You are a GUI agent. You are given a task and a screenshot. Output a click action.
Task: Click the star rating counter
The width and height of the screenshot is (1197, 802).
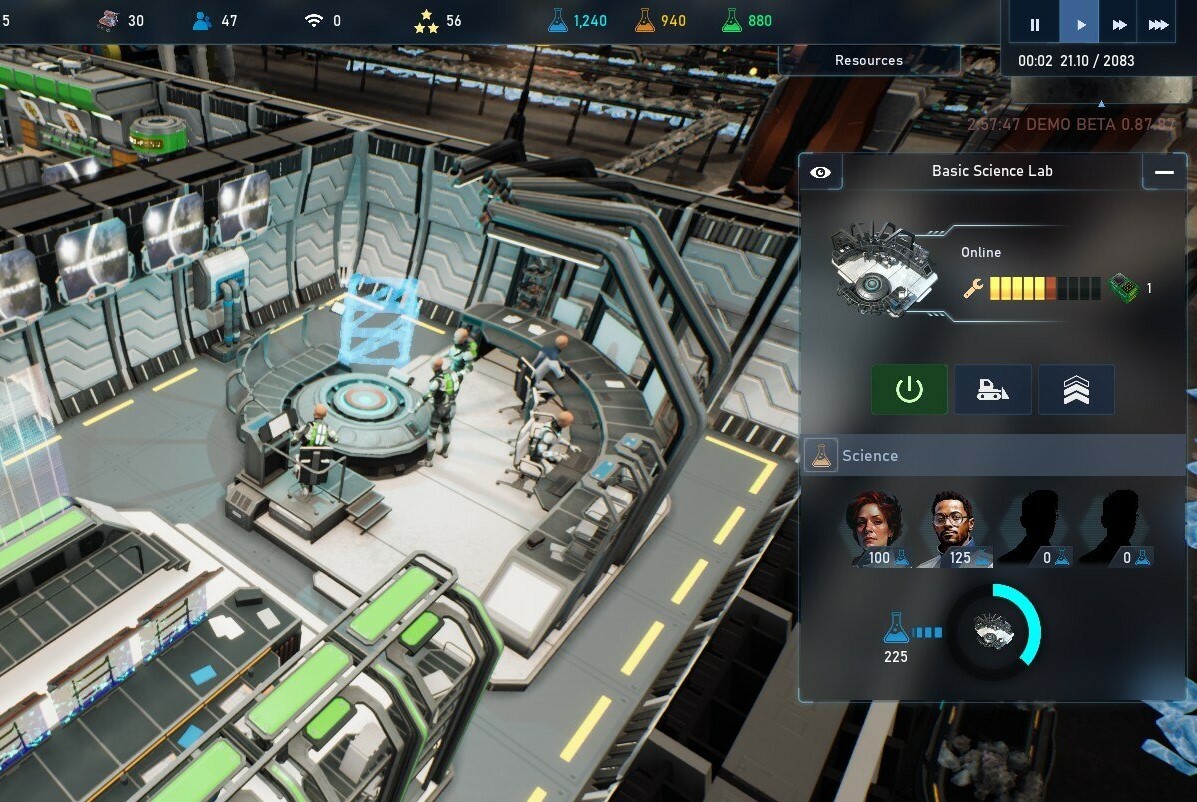click(x=427, y=21)
